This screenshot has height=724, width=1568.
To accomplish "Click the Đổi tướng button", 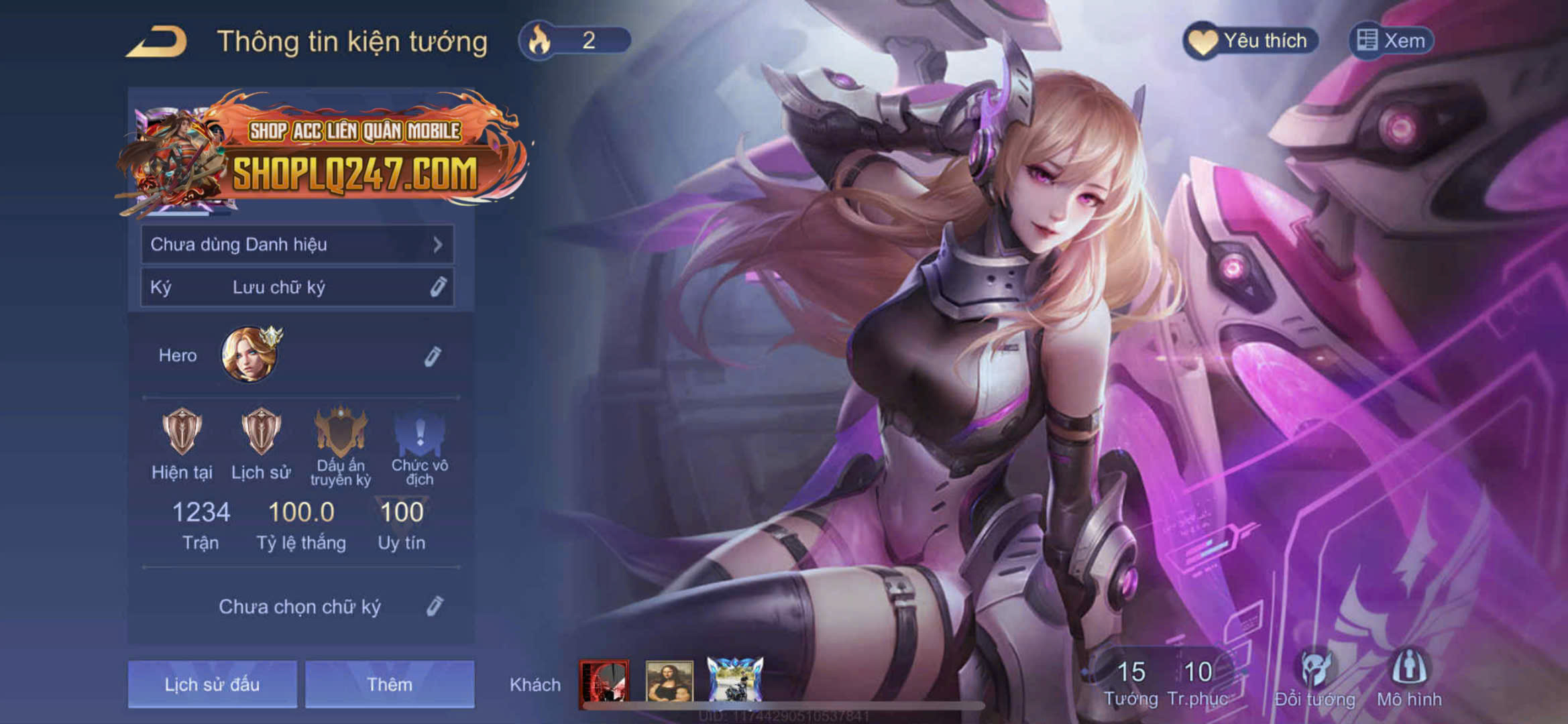I will [x=1314, y=678].
